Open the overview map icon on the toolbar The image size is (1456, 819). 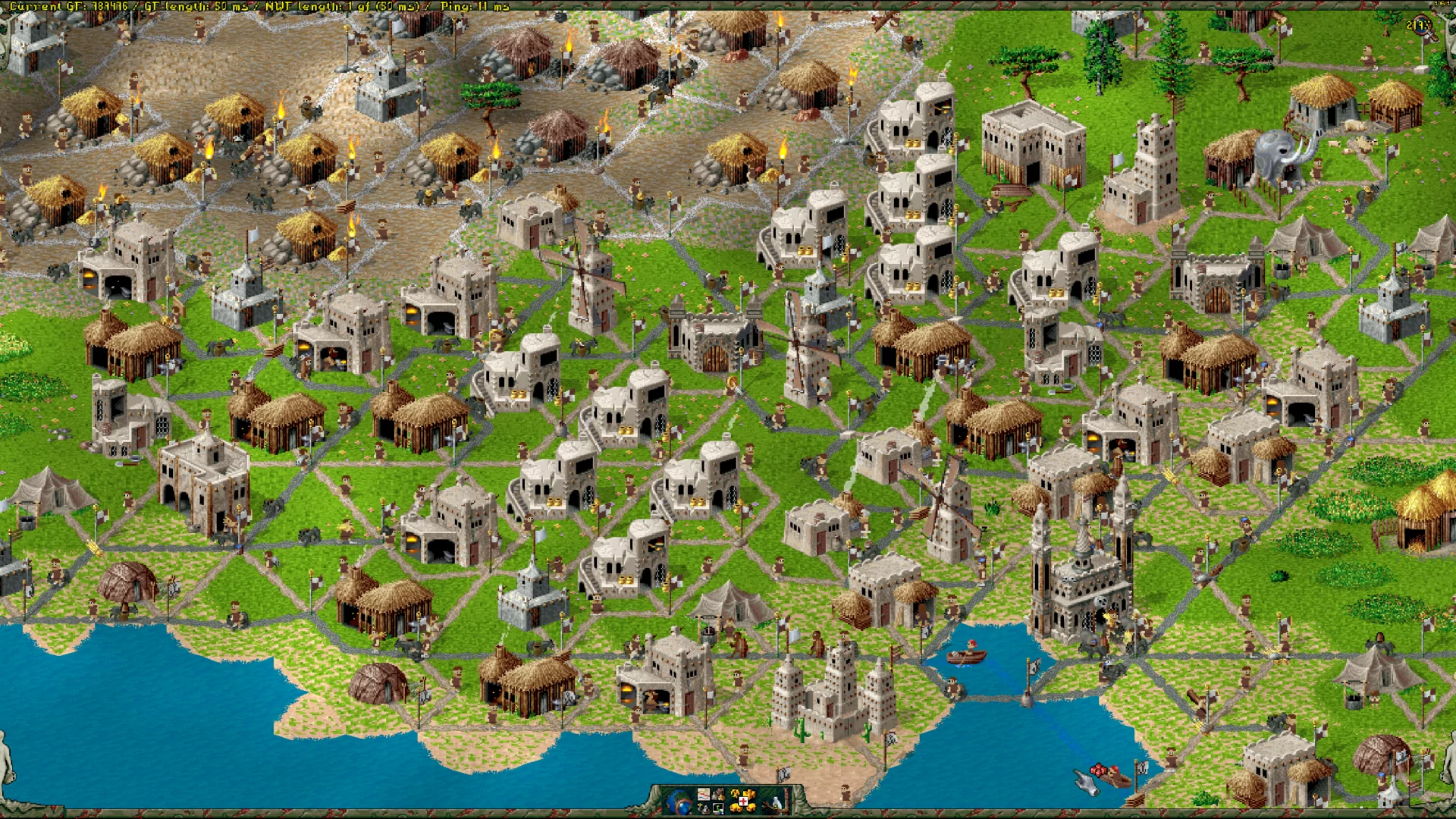[703, 795]
